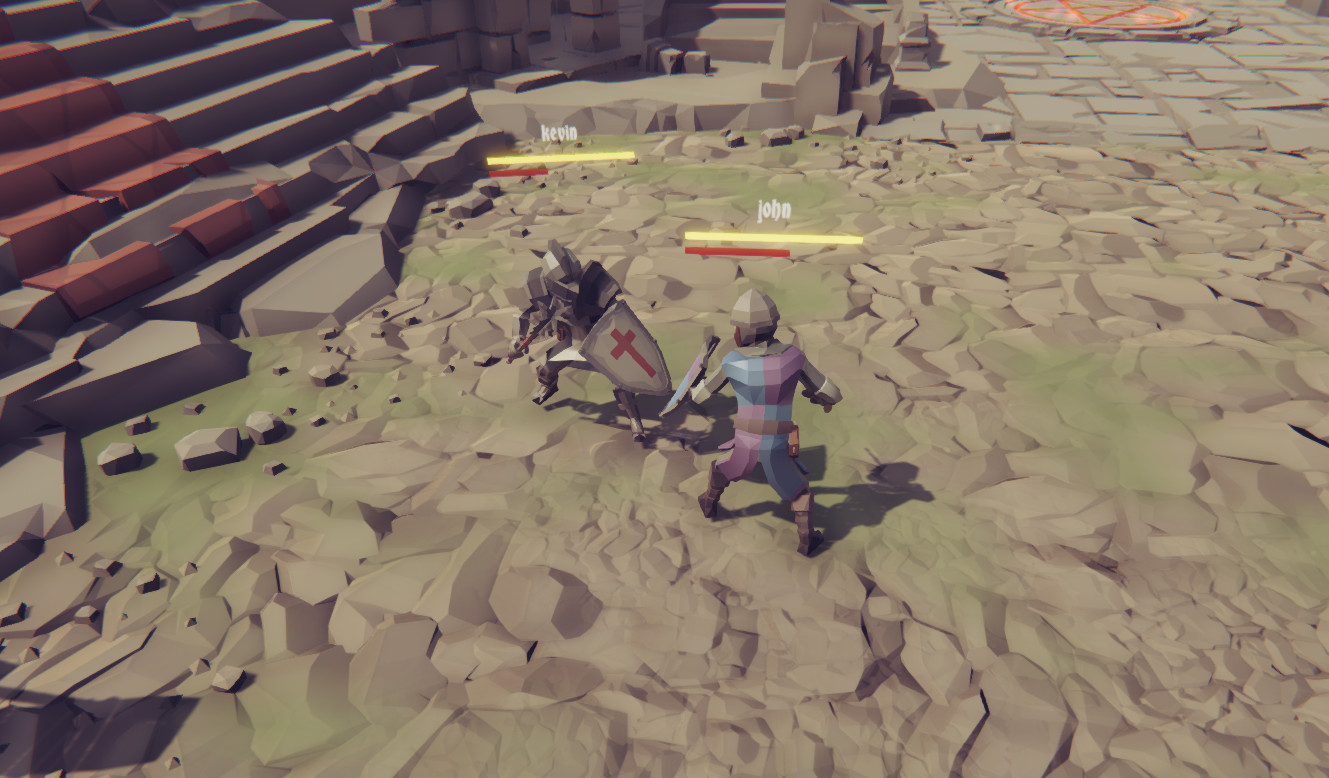Expand kevin's health bar details
This screenshot has height=778, width=1329.
pyautogui.click(x=562, y=156)
